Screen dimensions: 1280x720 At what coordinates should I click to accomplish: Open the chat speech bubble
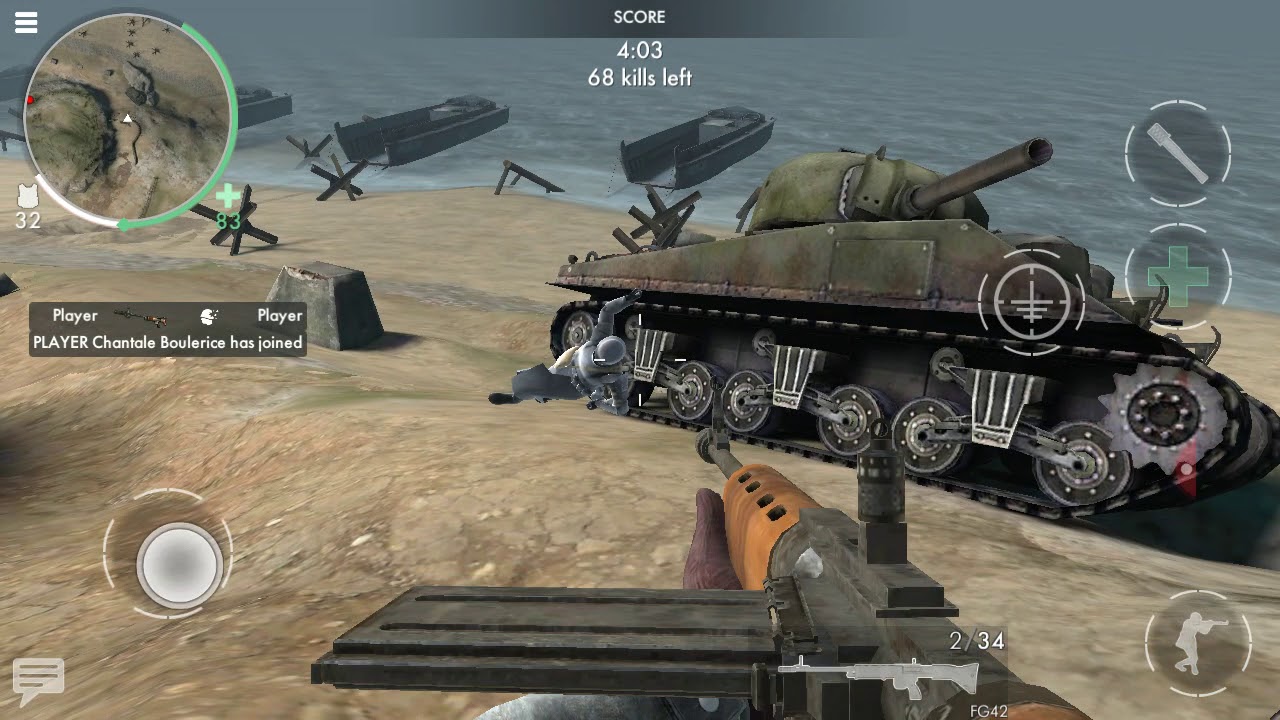click(38, 680)
